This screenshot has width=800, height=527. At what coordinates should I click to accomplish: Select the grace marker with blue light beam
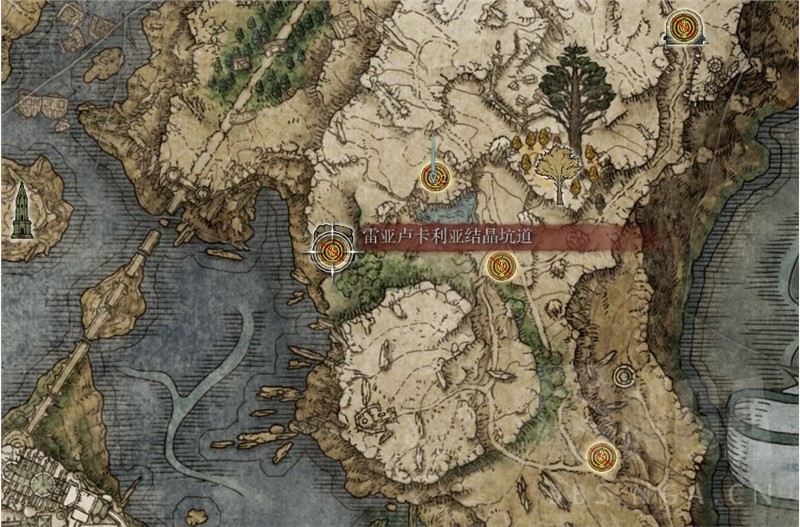pyautogui.click(x=434, y=179)
